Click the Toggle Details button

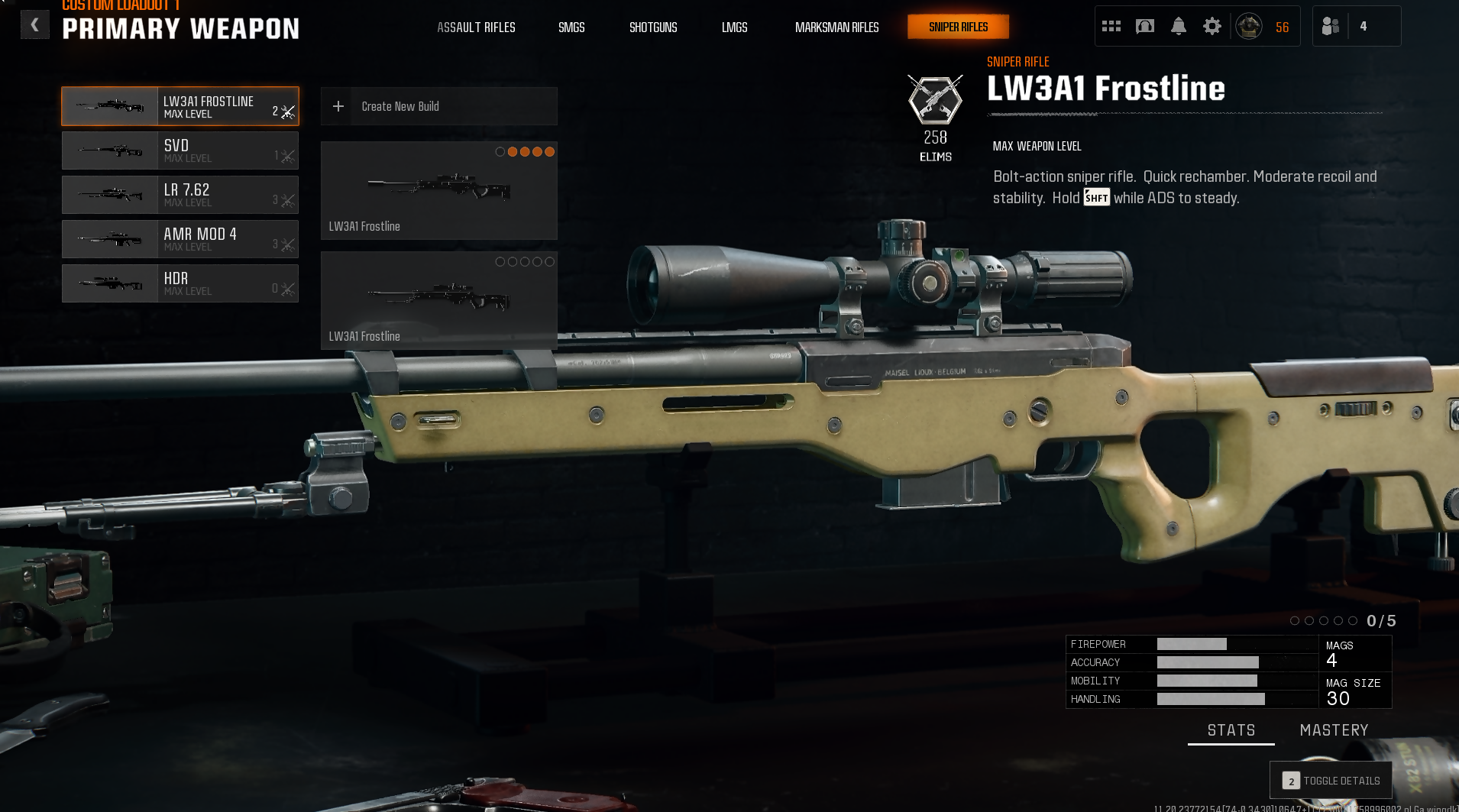(1331, 781)
